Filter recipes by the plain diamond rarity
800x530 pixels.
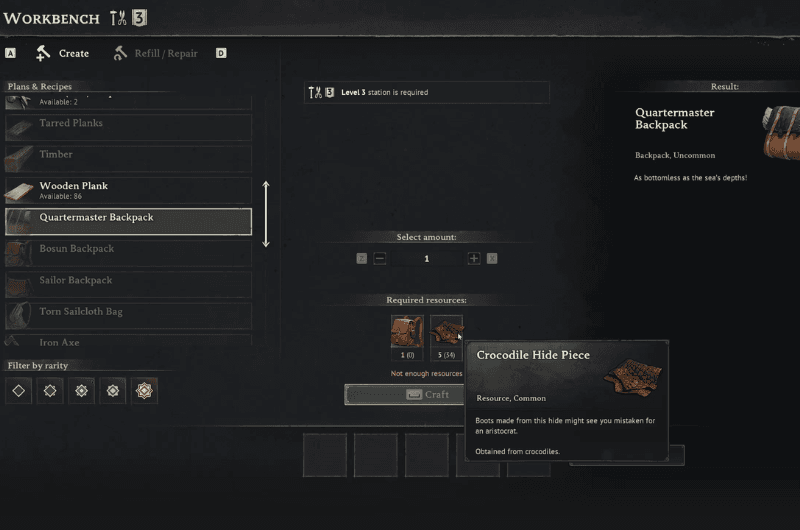click(x=18, y=391)
